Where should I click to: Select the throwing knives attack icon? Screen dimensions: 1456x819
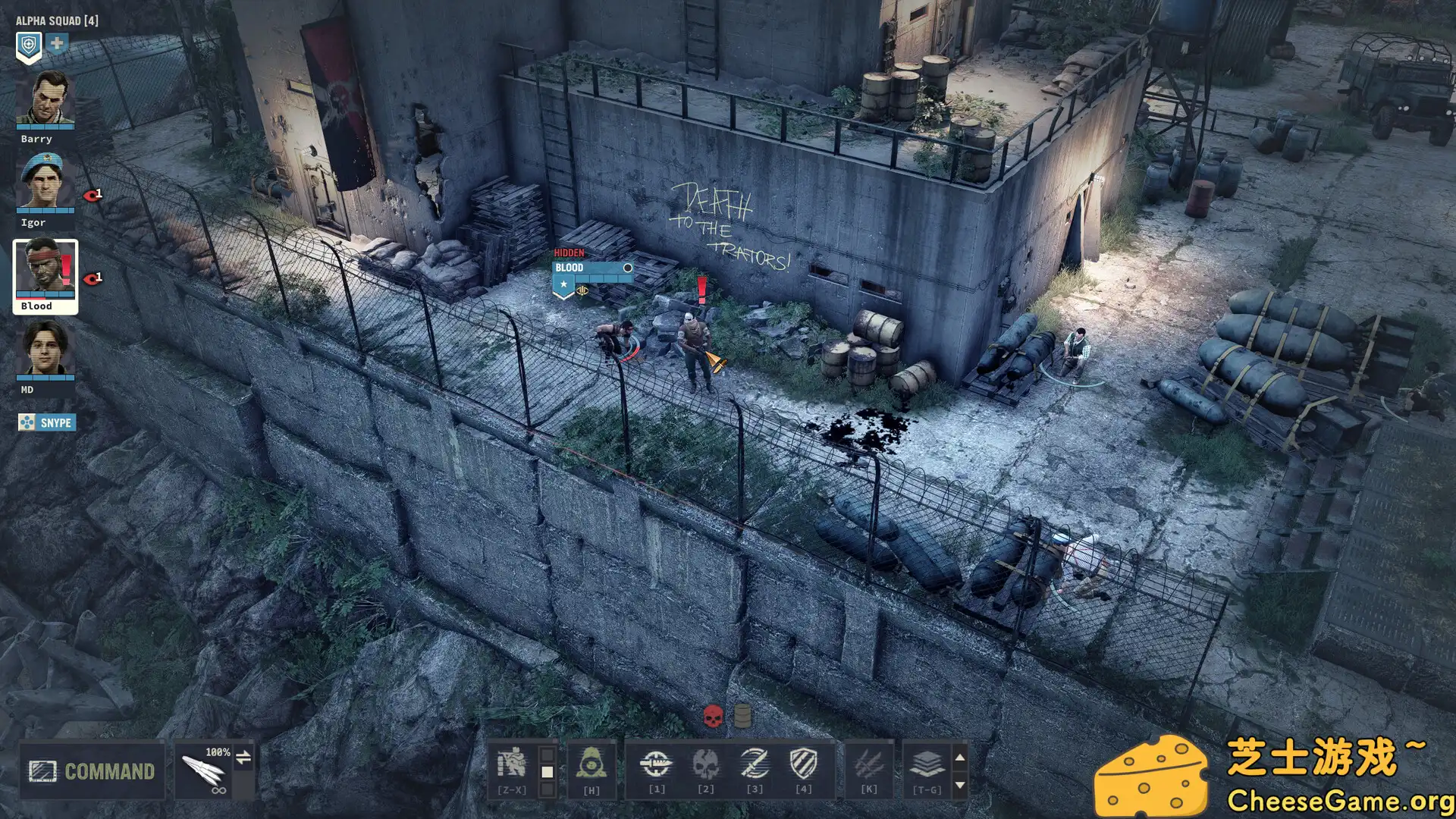point(870,764)
